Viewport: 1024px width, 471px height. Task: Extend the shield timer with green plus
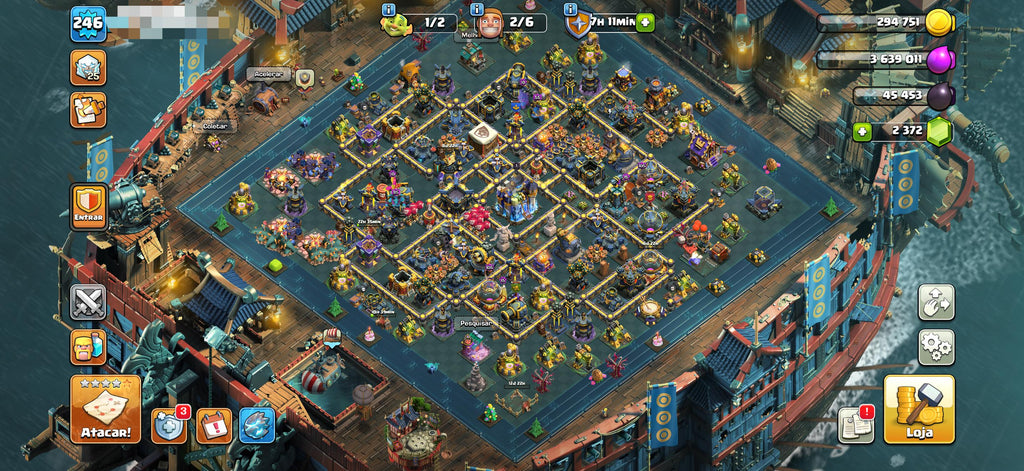pyautogui.click(x=645, y=22)
